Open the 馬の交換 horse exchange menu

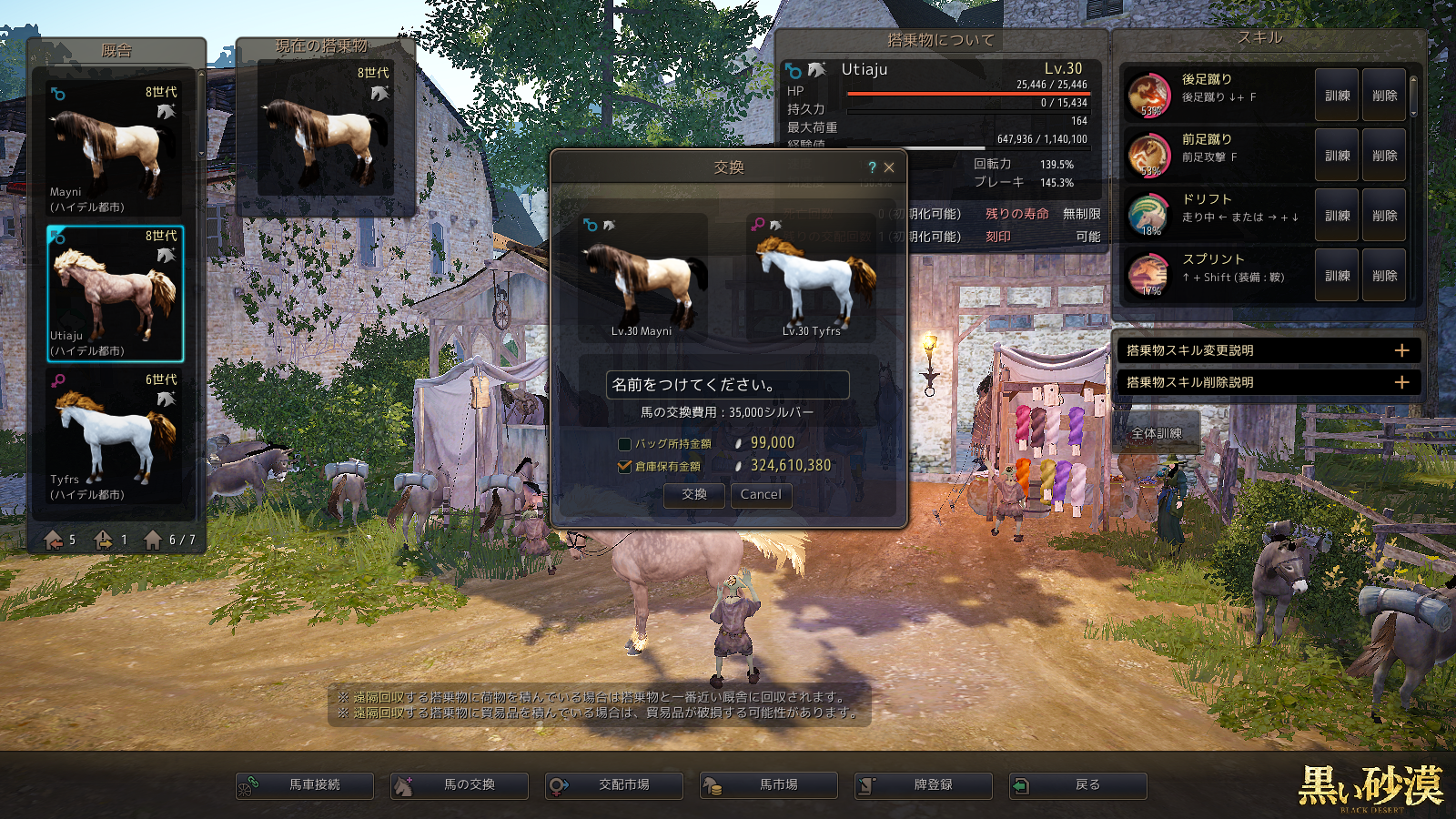460,785
